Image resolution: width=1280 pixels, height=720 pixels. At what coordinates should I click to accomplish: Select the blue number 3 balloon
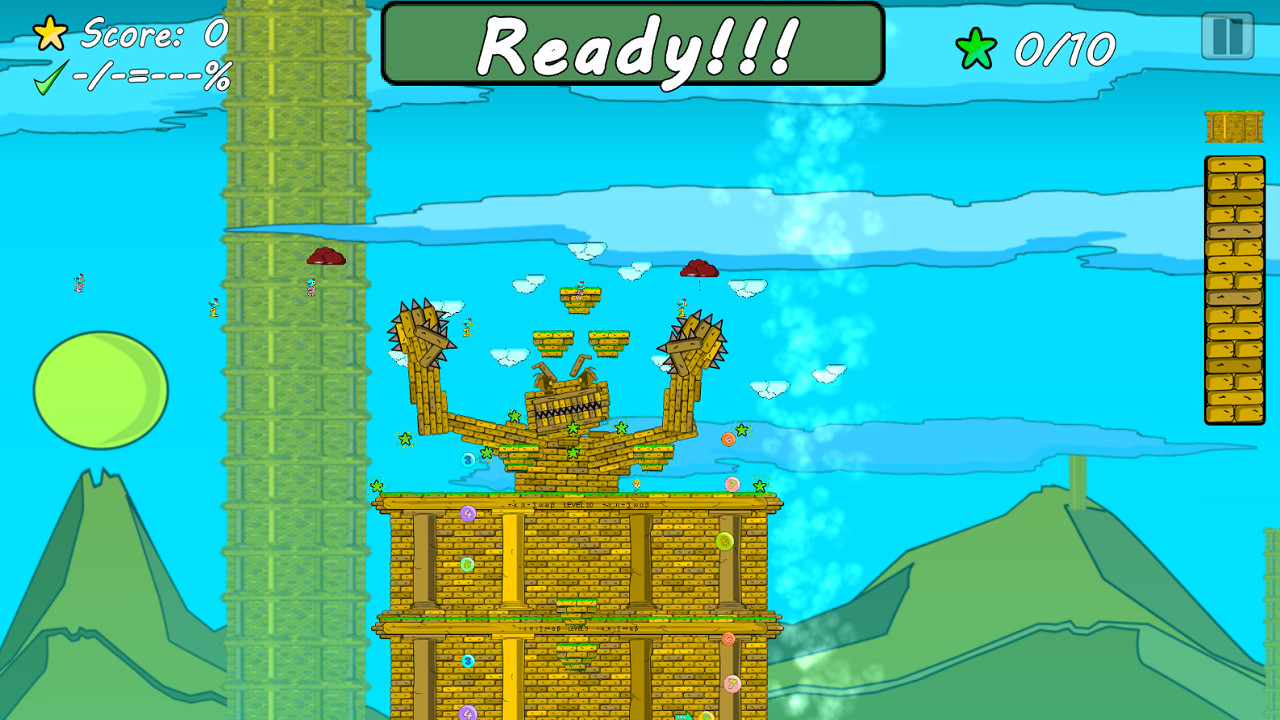click(467, 459)
